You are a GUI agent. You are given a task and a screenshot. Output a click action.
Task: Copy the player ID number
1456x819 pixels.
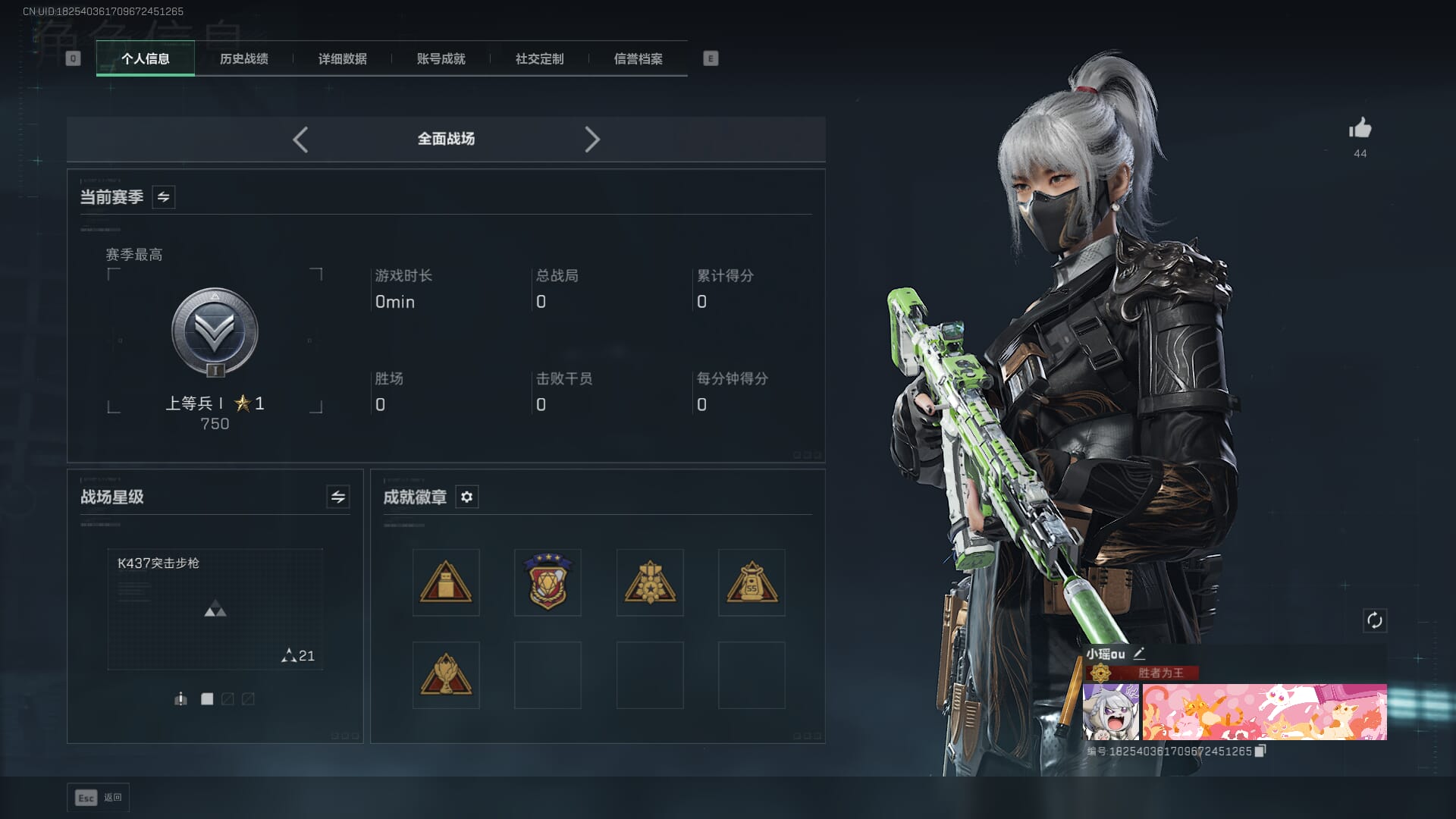(1260, 751)
